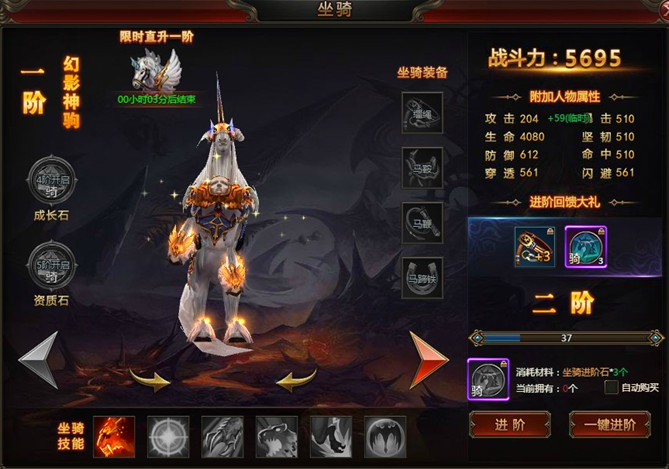Click the 进阶 advance button

point(509,424)
